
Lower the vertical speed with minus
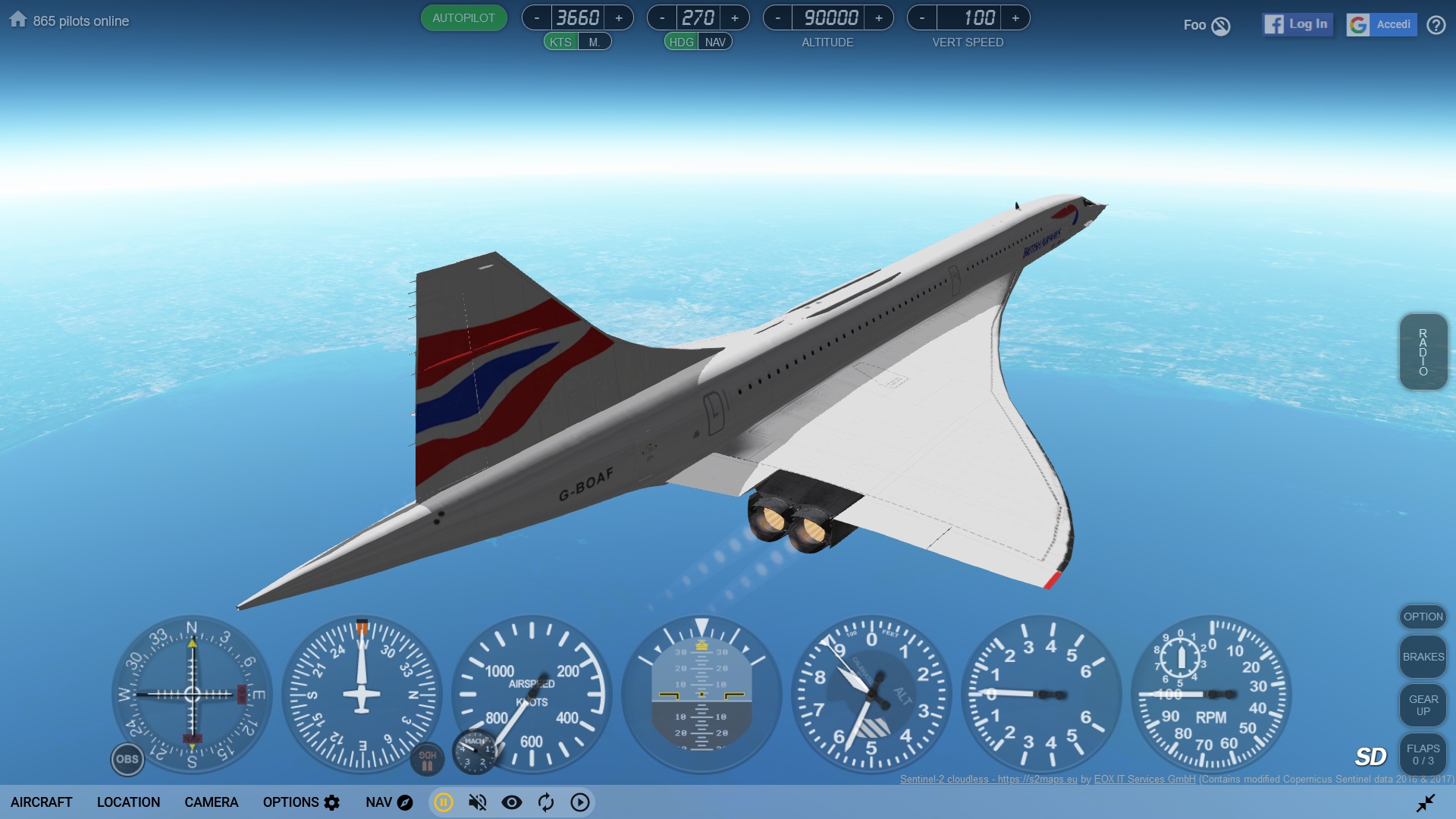(922, 18)
